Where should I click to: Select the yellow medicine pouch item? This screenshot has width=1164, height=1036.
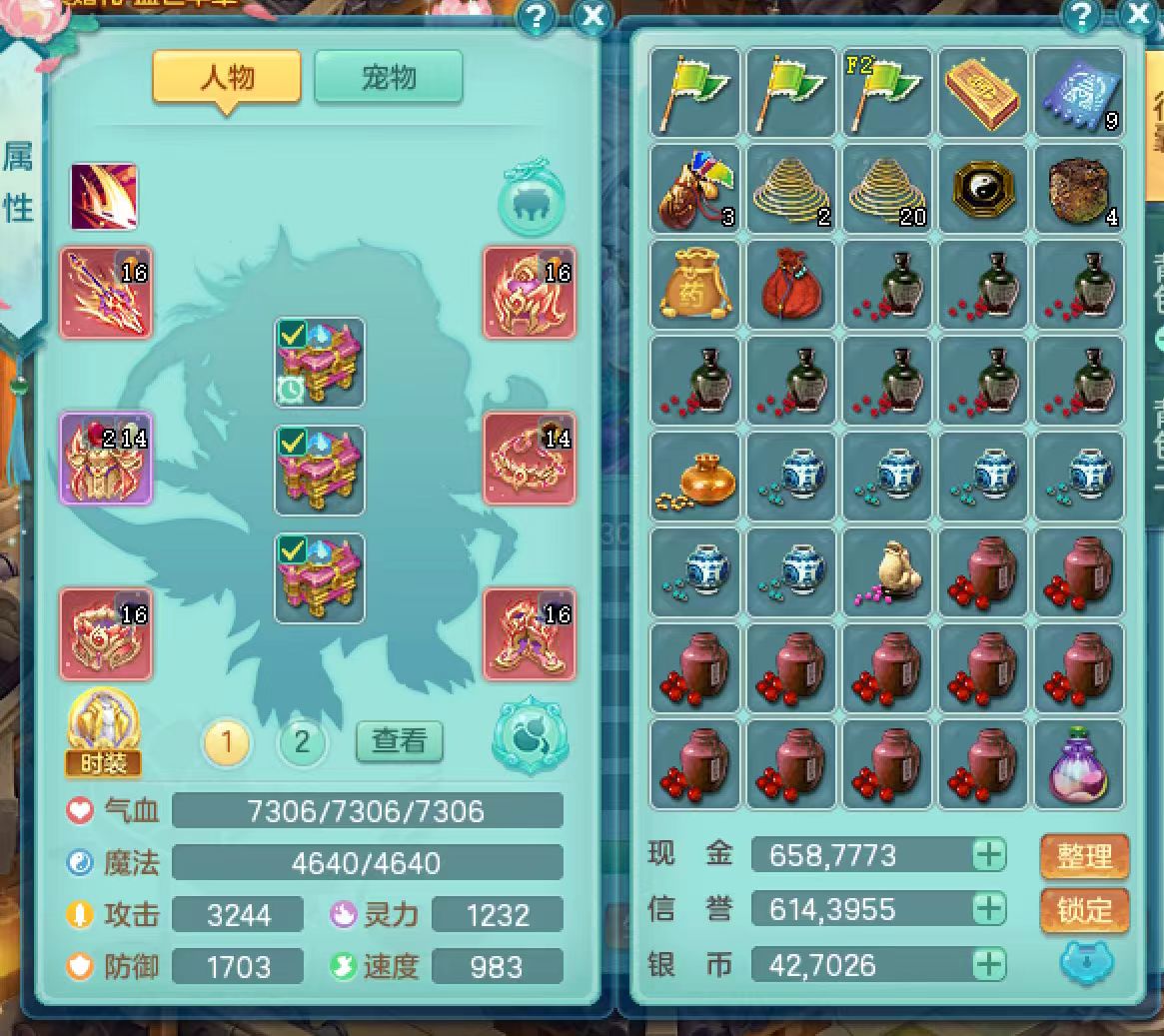[x=694, y=284]
